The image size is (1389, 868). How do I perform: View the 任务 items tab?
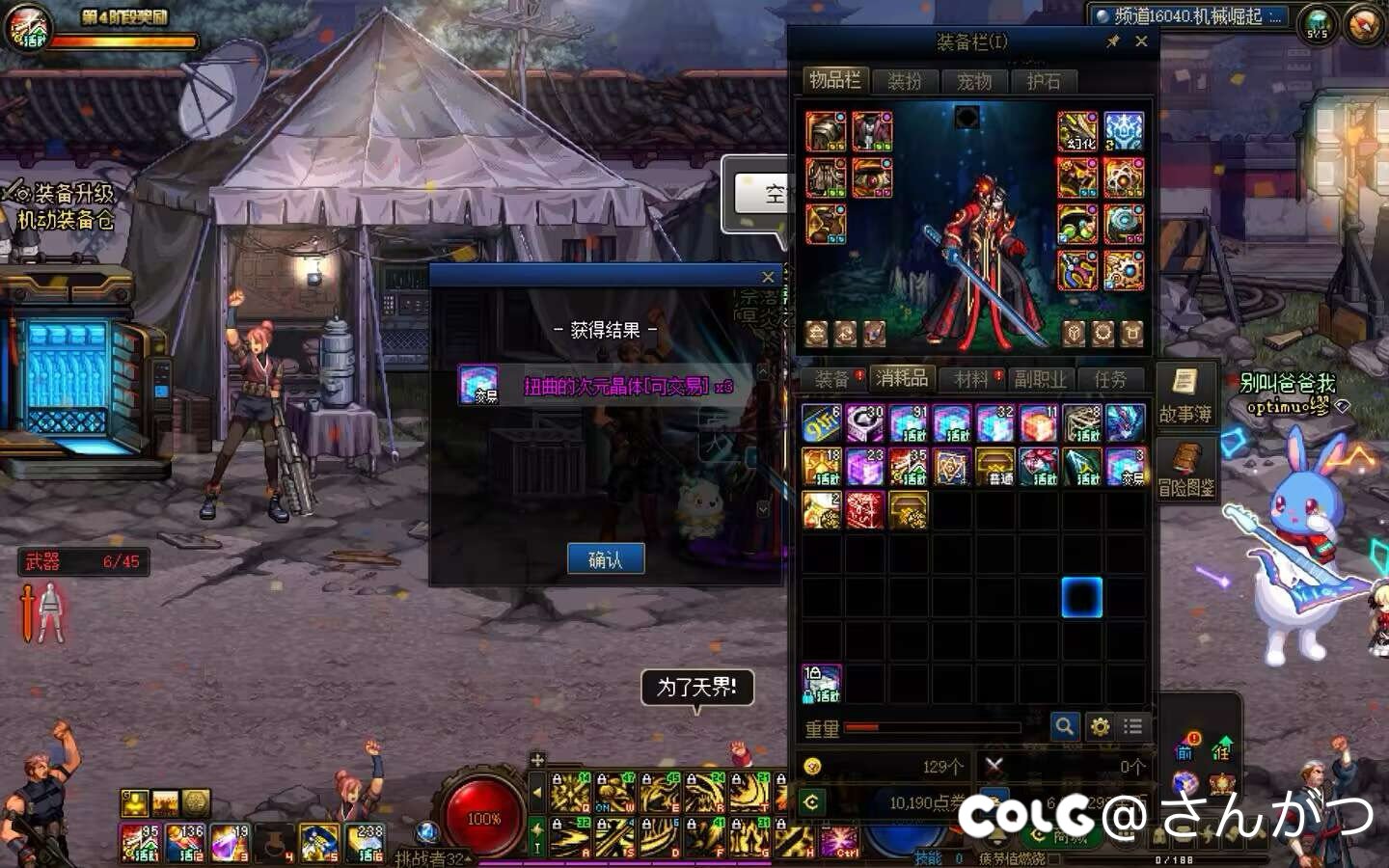(x=1109, y=379)
